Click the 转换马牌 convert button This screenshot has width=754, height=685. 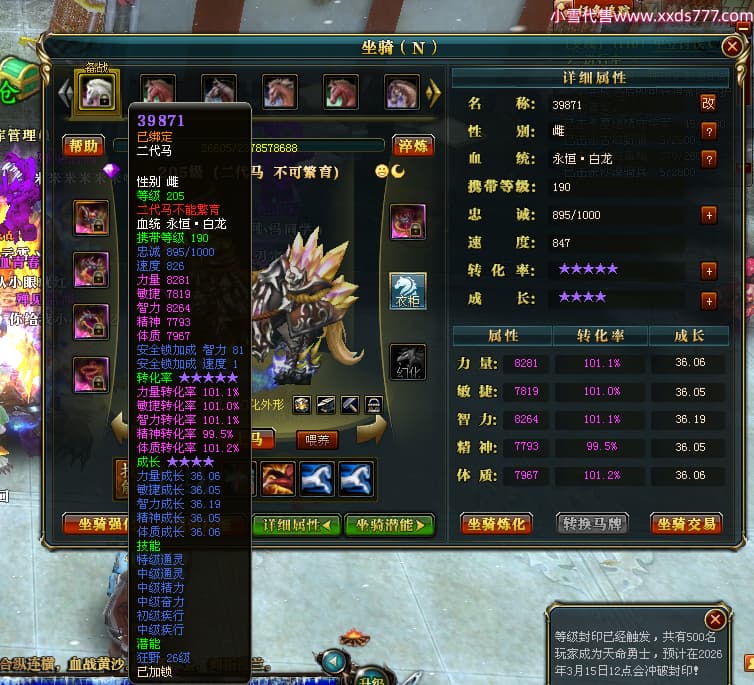point(590,523)
